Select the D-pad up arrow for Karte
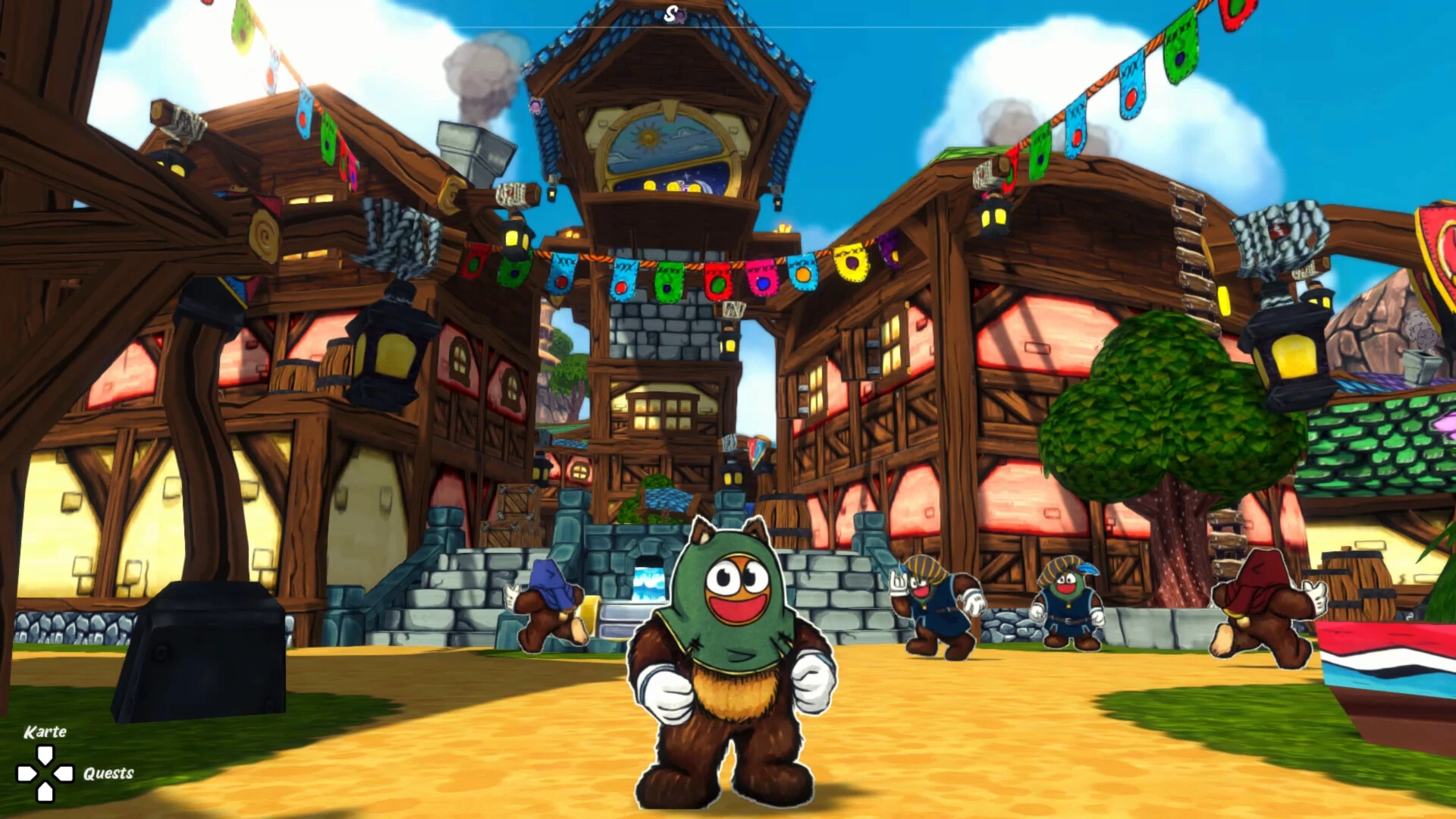 coord(45,756)
